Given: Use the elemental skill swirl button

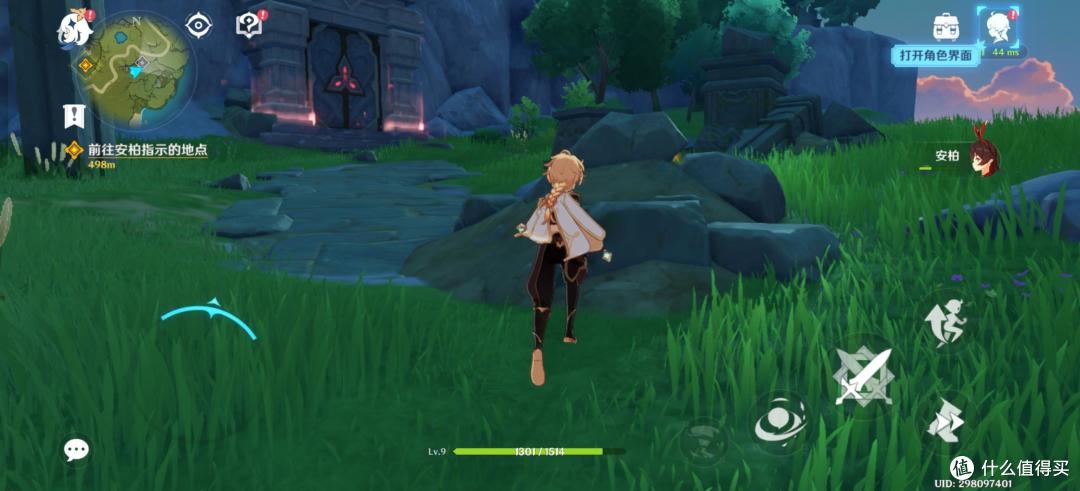Looking at the screenshot, I should point(780,421).
